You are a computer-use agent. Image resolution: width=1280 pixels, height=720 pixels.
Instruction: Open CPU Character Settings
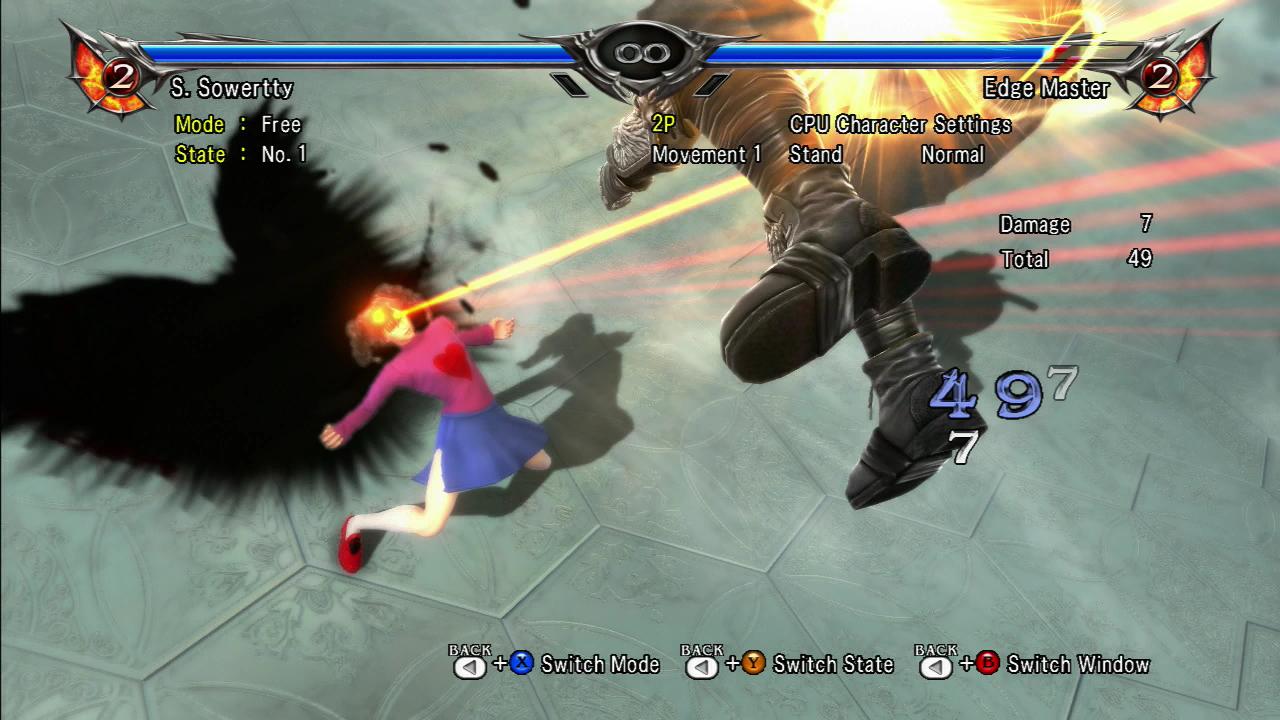900,125
